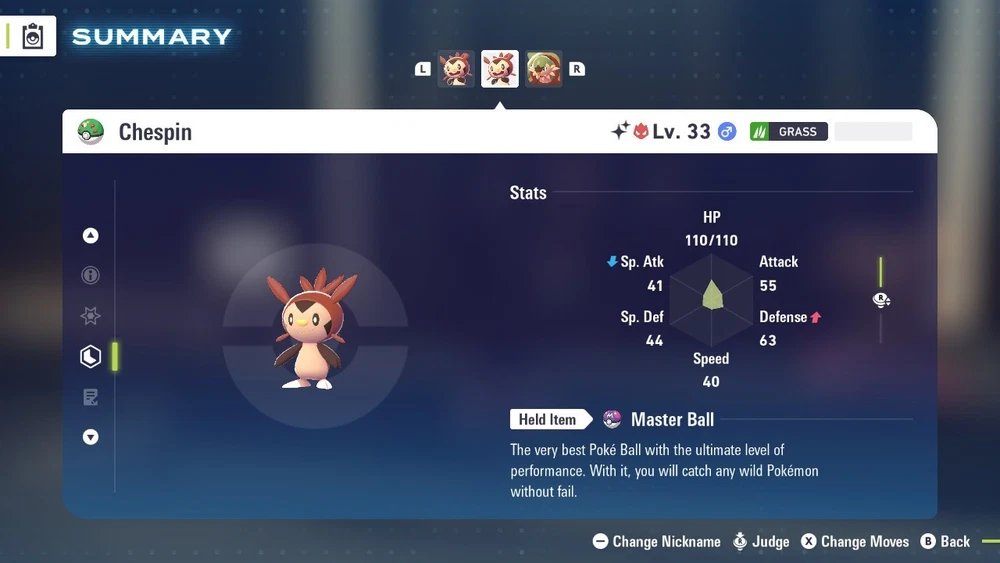Select the hexagon stats page tab

pos(91,356)
